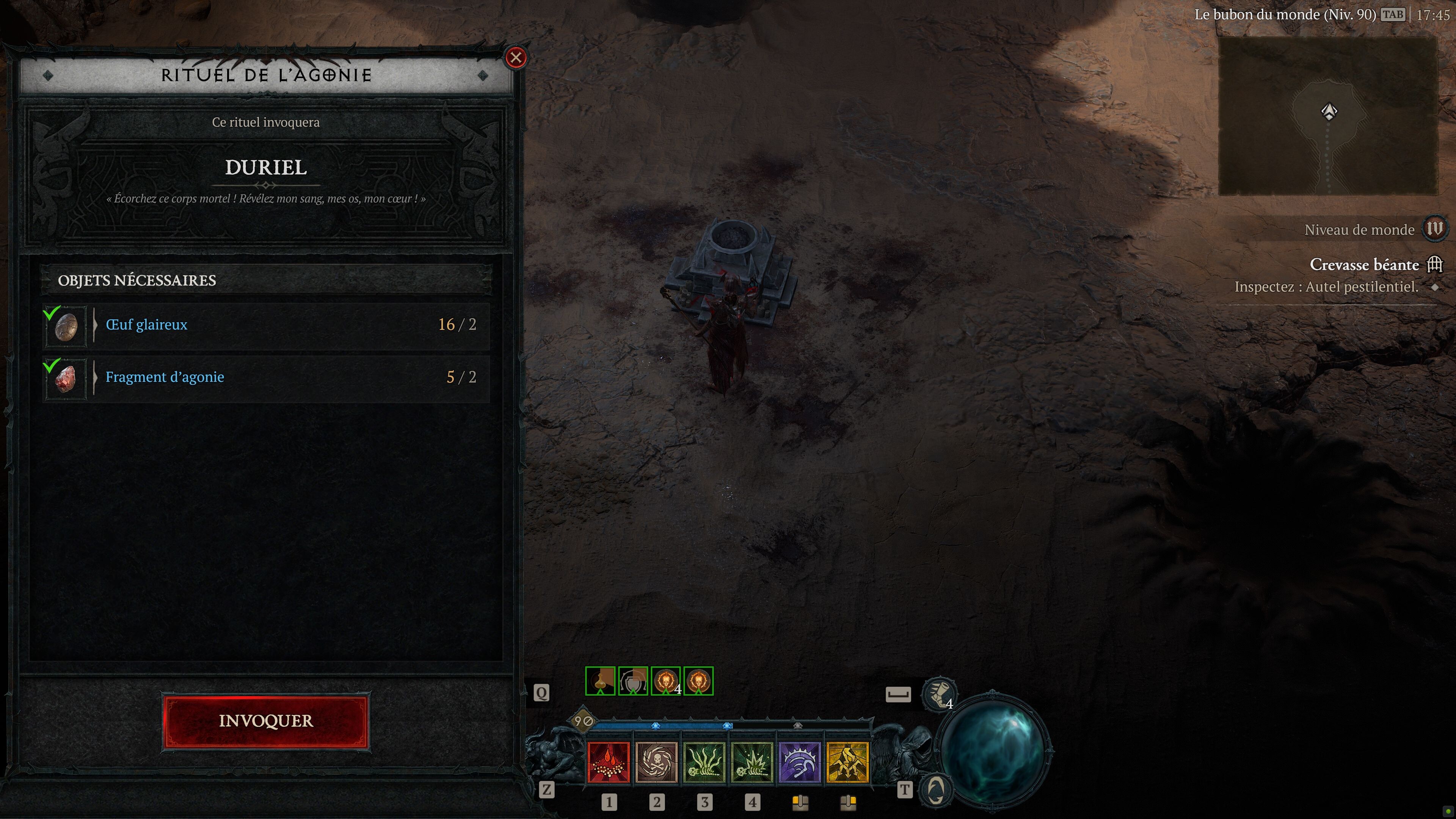This screenshot has height=819, width=1456.
Task: Click the winged boot evade icon
Action: [x=939, y=693]
